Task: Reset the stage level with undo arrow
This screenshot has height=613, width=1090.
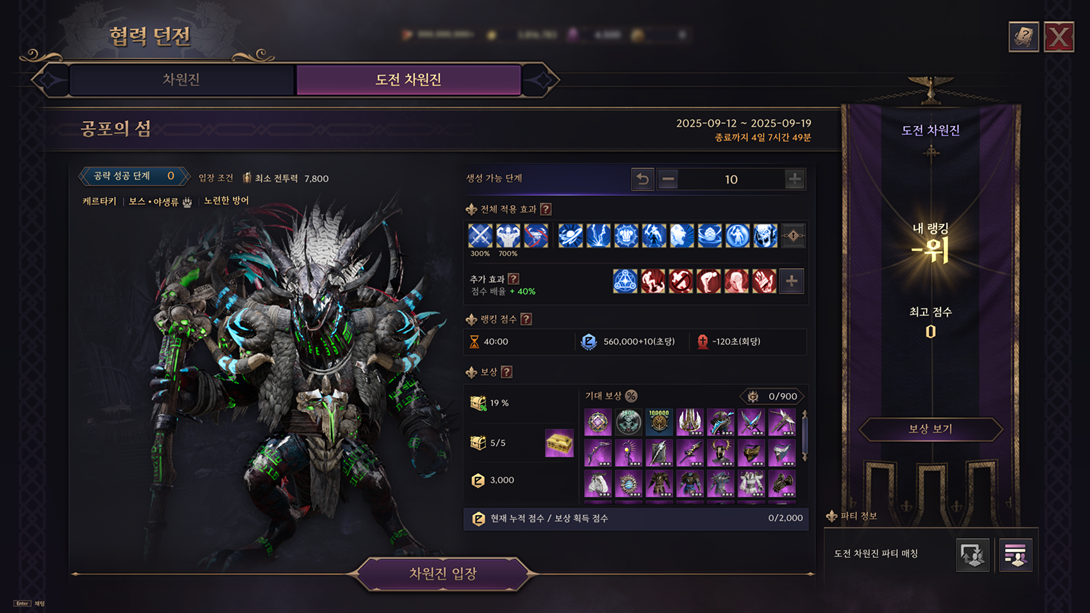Action: click(x=642, y=179)
